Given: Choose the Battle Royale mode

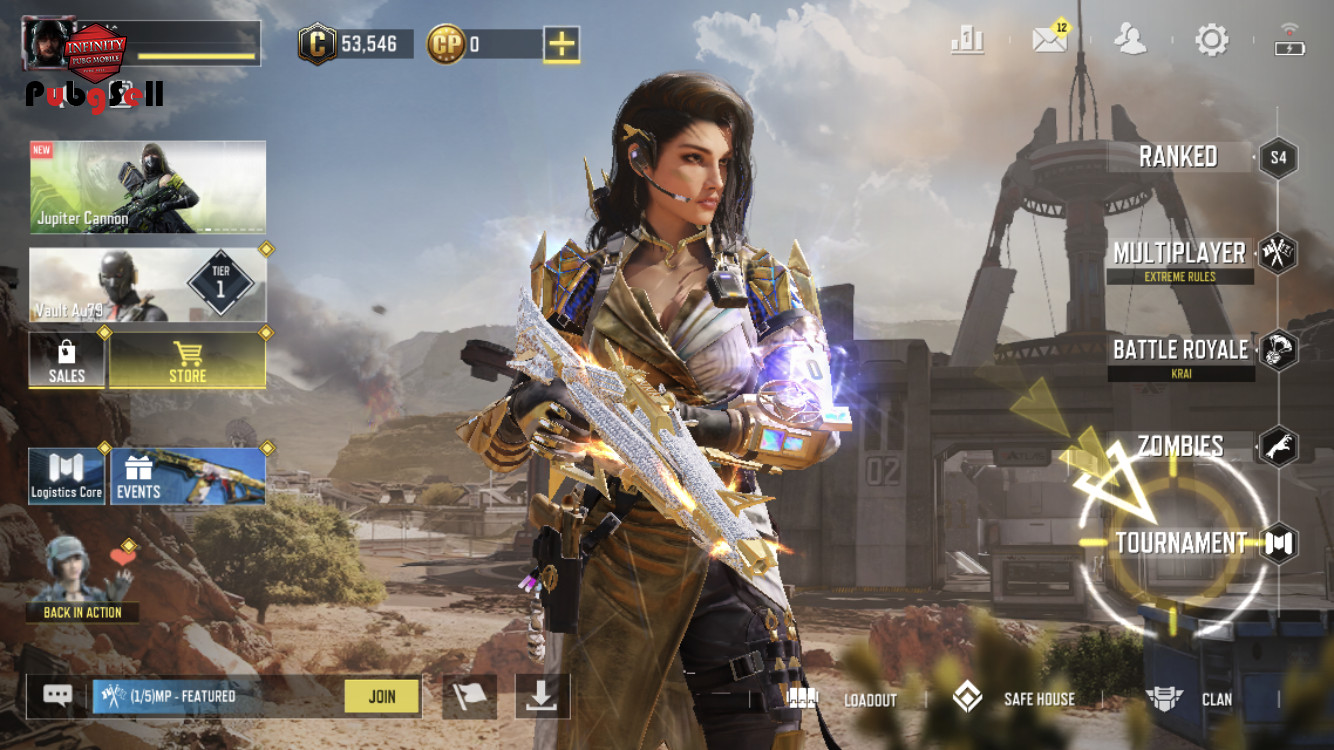Looking at the screenshot, I should 1180,351.
